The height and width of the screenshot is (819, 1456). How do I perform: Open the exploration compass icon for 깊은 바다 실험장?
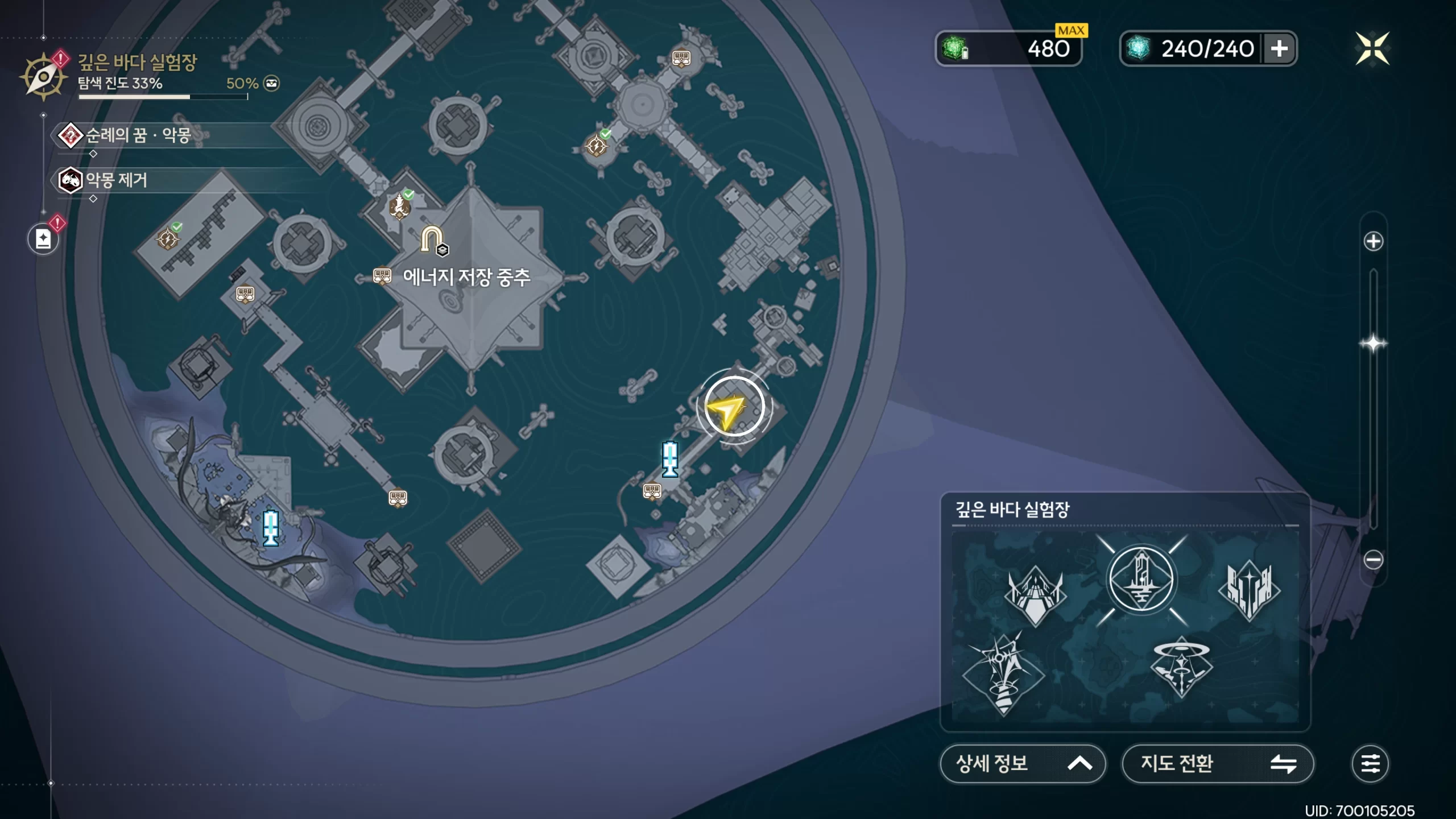[43, 77]
